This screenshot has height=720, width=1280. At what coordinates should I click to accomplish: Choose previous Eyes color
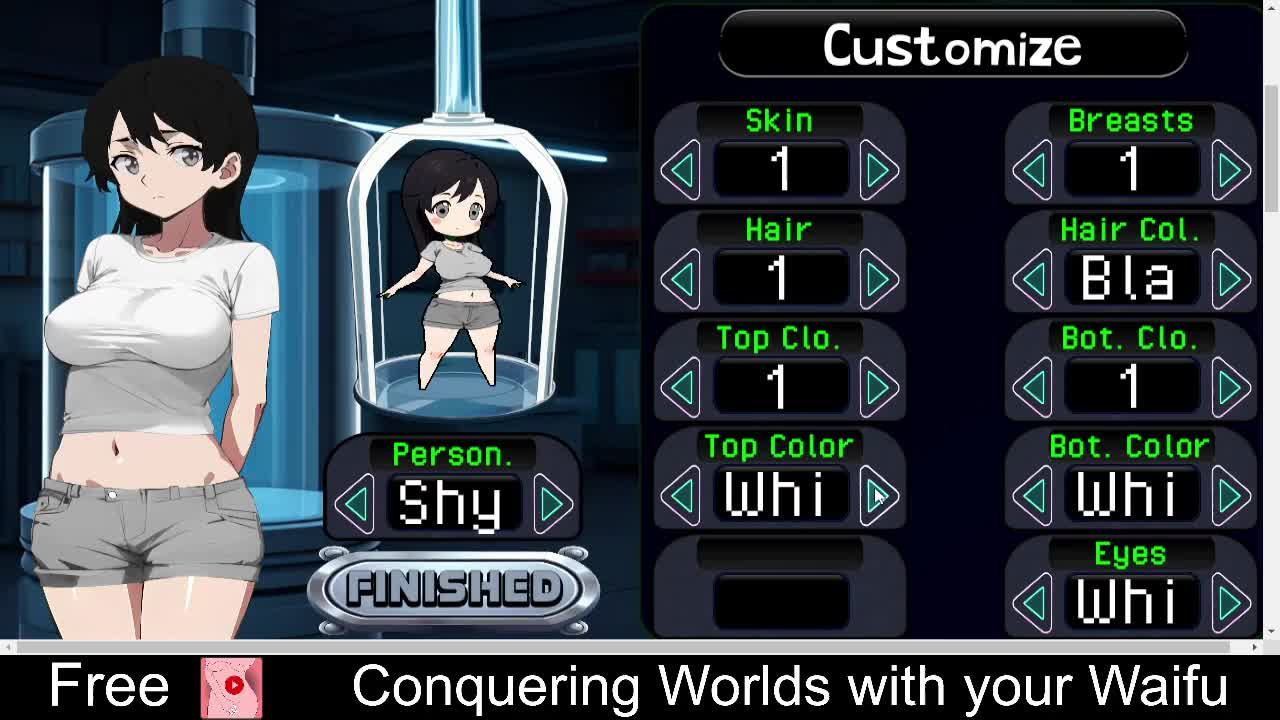point(1033,603)
